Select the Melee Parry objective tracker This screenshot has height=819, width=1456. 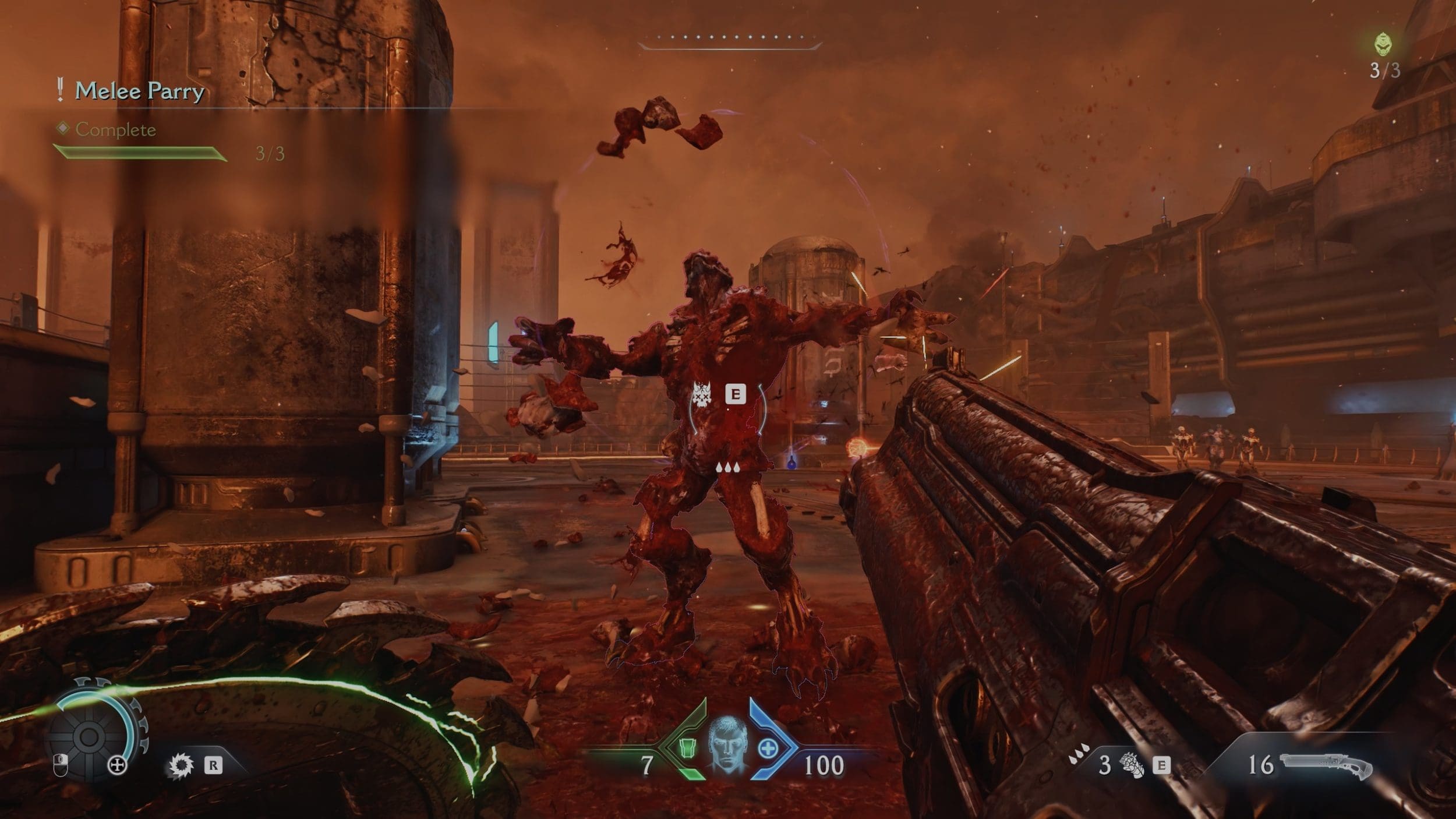tap(140, 91)
